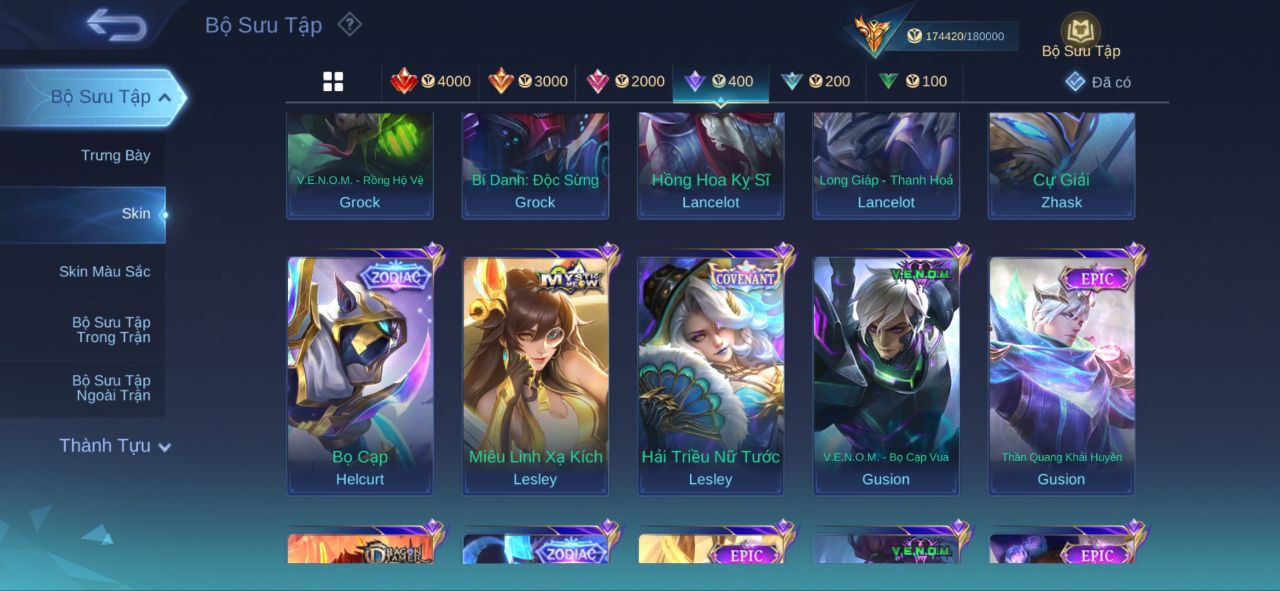
Task: Toggle the Đã có owned filter
Action: (x=1098, y=82)
